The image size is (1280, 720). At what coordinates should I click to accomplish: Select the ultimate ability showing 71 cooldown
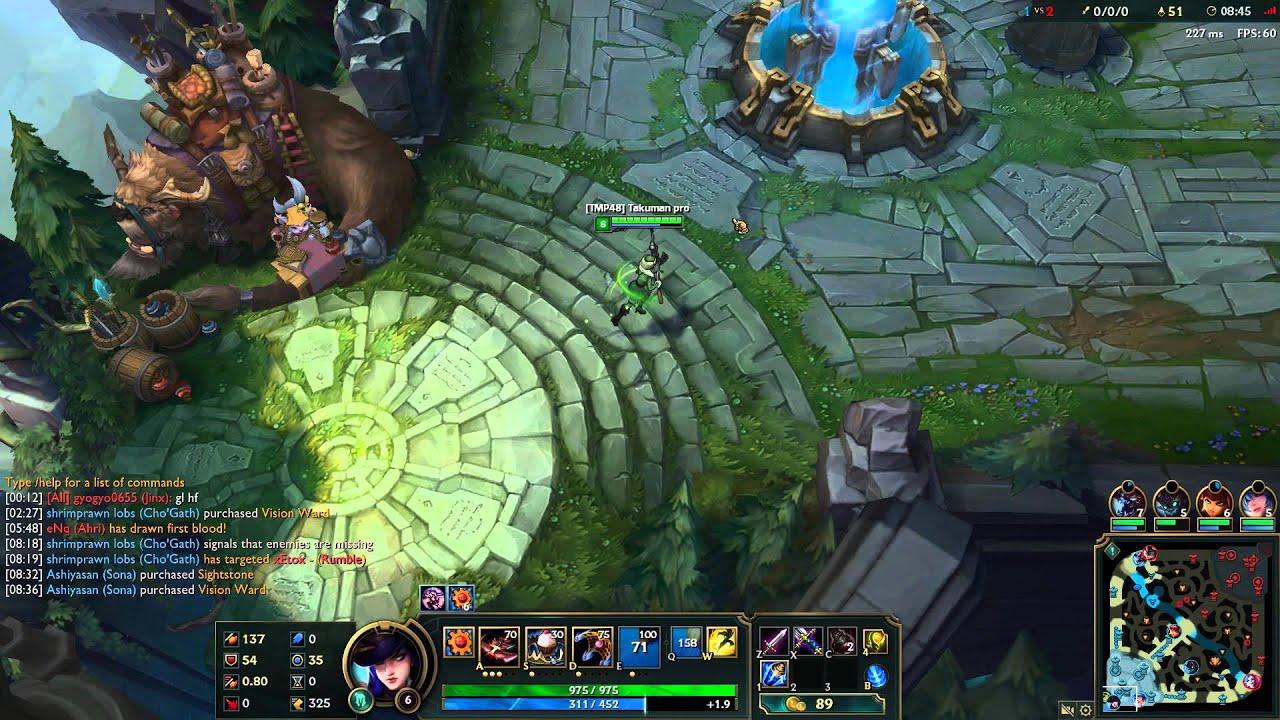(x=638, y=646)
